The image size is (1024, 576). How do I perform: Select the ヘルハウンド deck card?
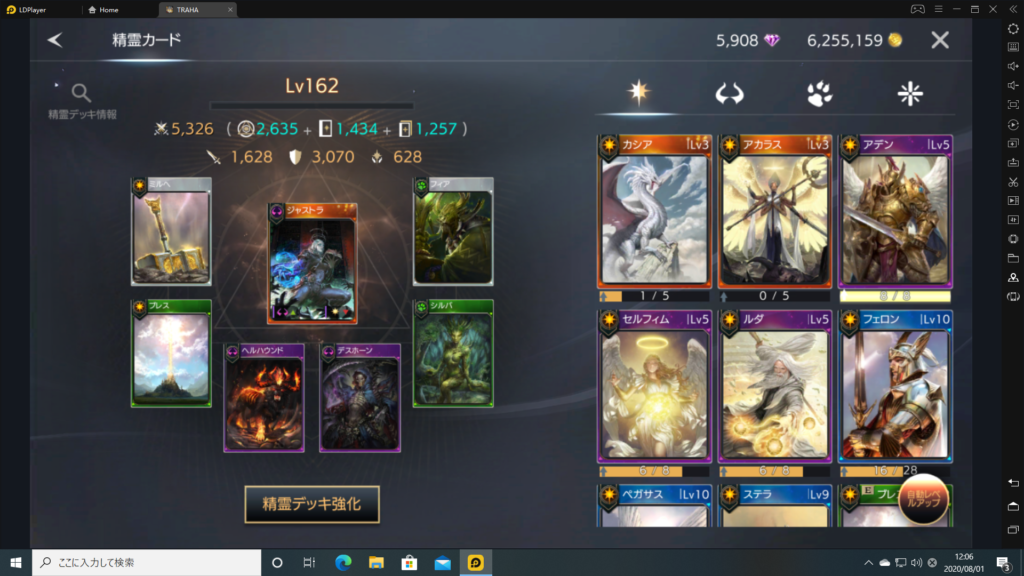click(x=264, y=398)
